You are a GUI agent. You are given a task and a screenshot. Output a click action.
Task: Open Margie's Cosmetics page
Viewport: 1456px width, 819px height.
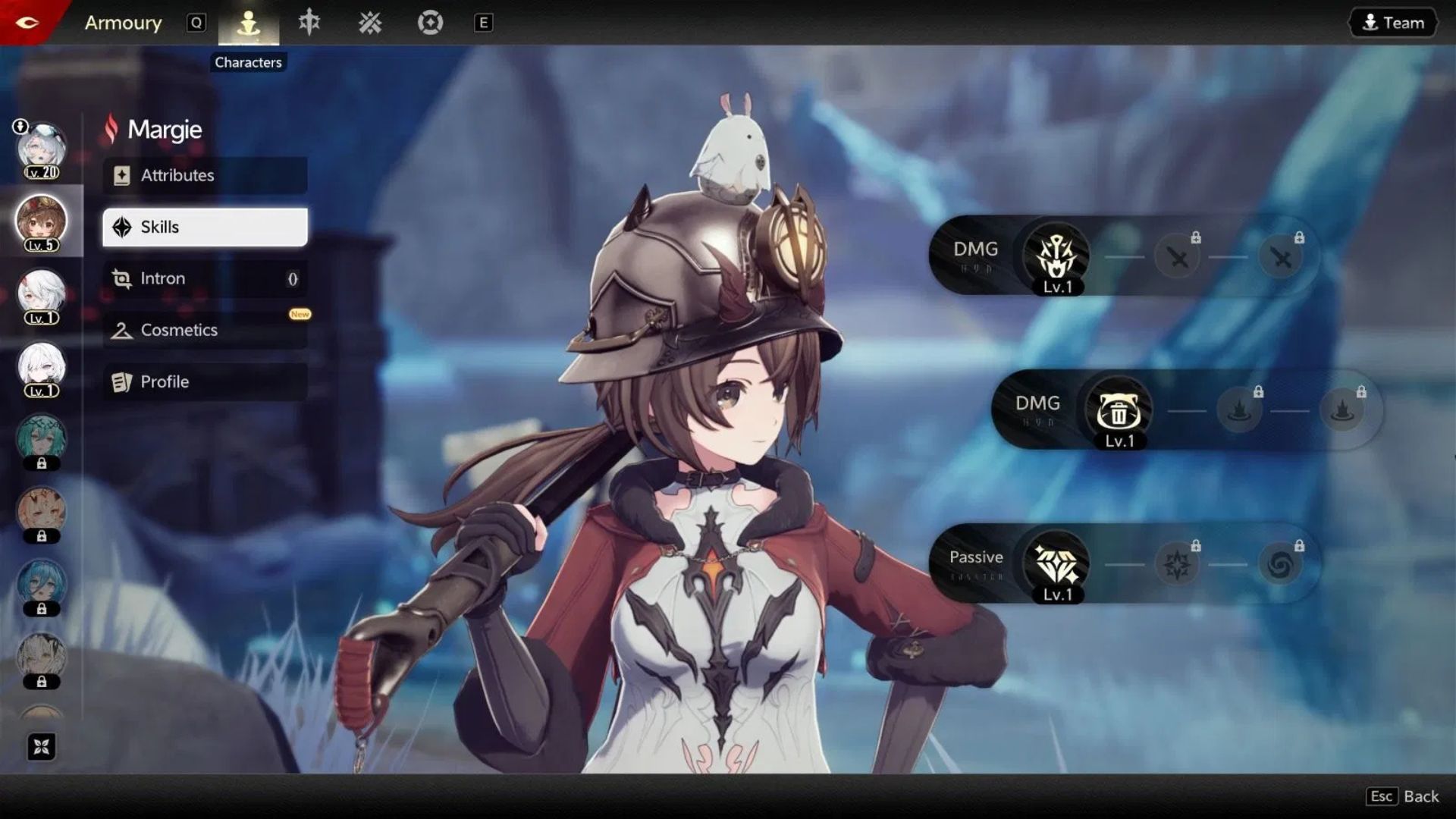[x=205, y=330]
